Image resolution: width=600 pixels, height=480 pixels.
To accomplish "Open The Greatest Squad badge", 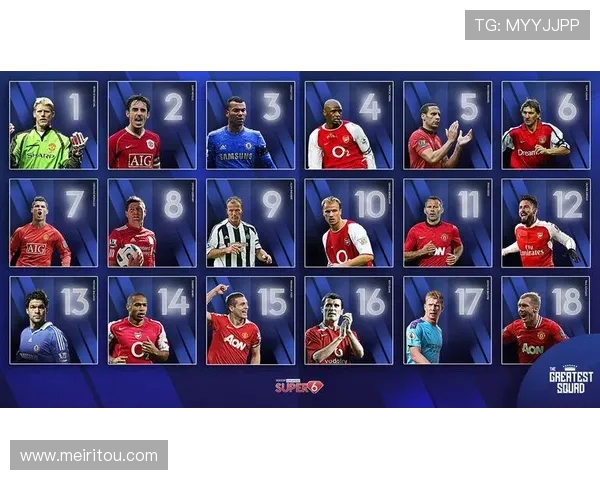I will coord(570,380).
